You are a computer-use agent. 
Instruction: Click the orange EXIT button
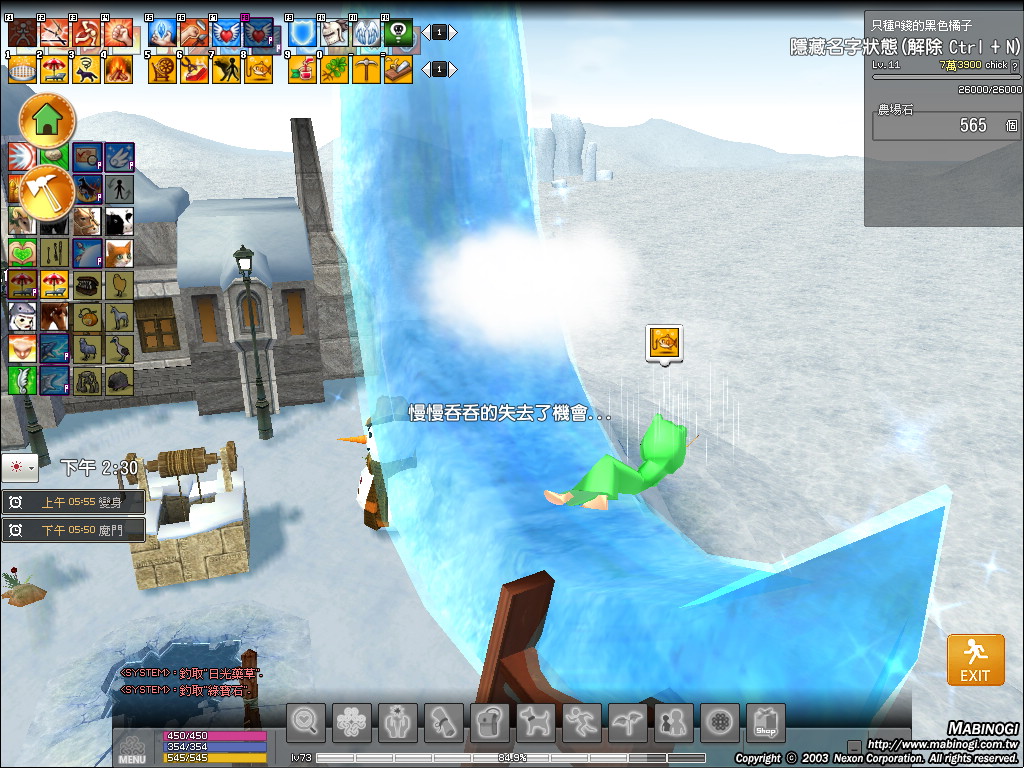(x=975, y=659)
